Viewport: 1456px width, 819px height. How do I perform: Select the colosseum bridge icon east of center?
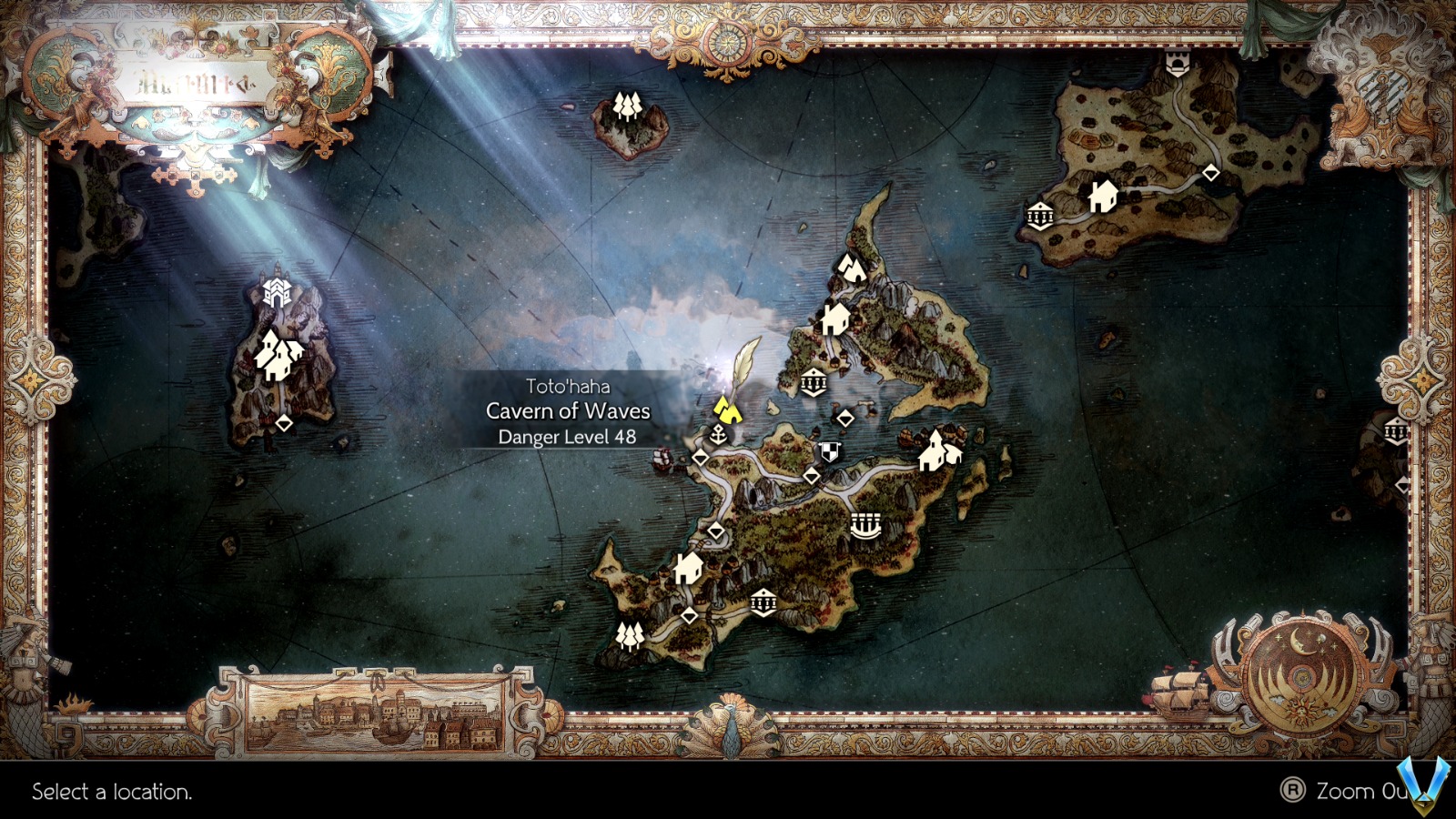865,523
